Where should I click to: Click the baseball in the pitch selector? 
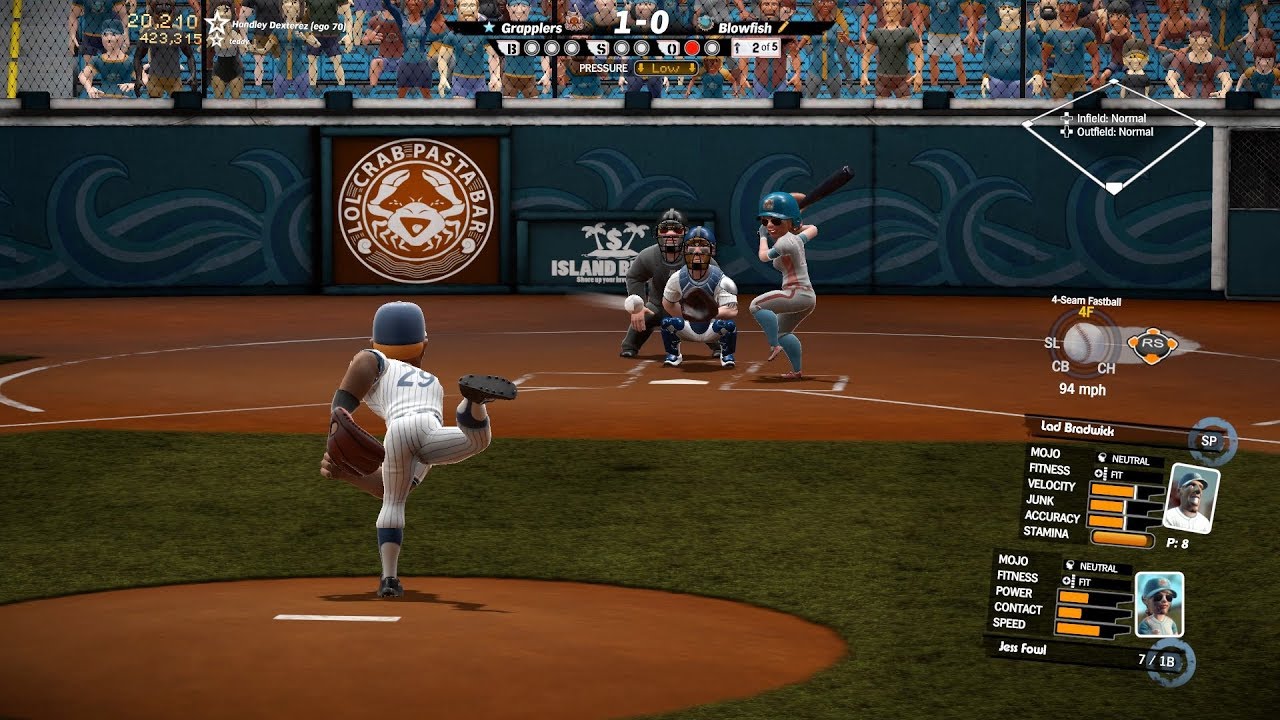point(1084,343)
